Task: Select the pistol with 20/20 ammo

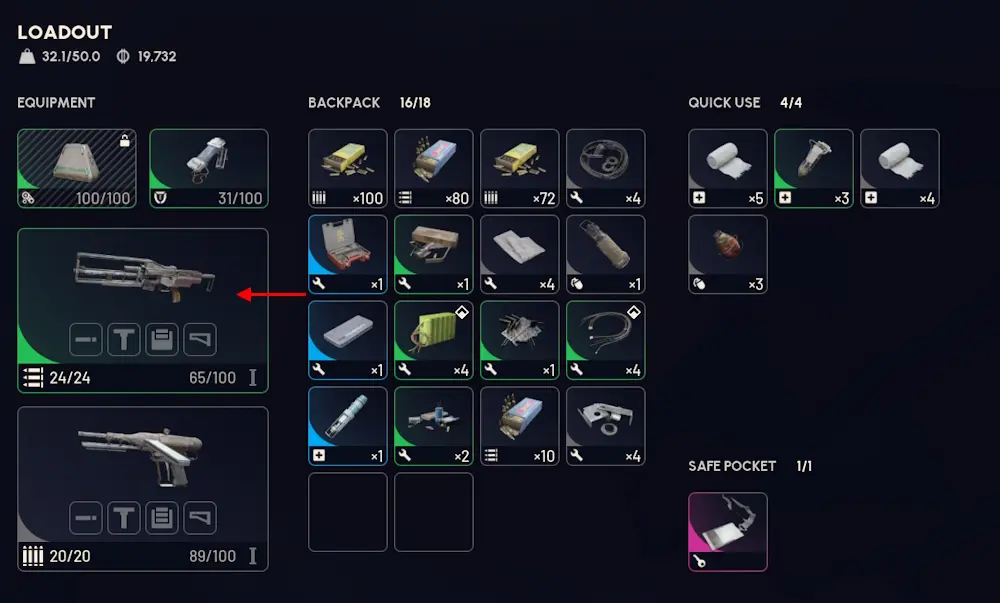Action: coord(142,458)
